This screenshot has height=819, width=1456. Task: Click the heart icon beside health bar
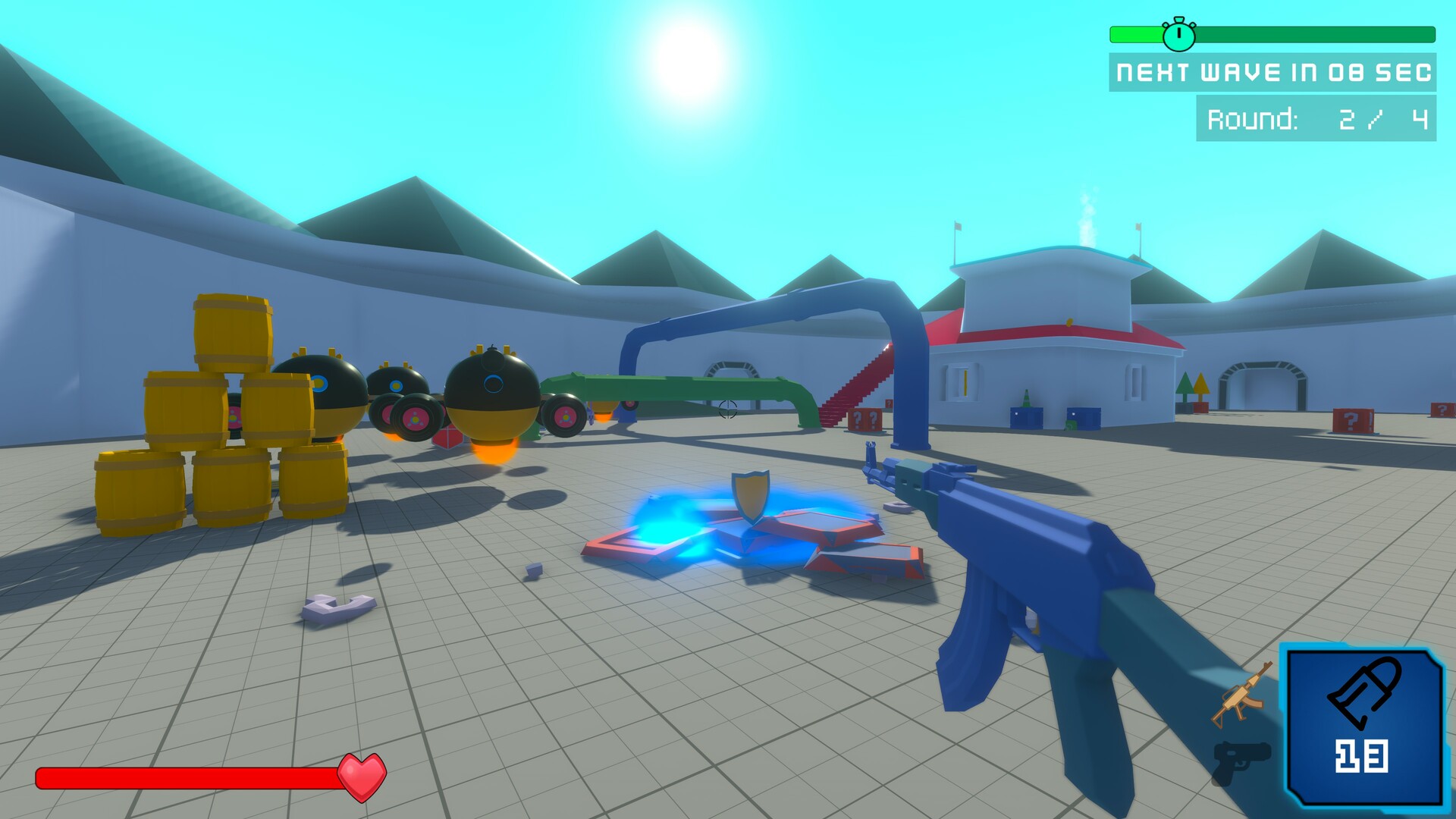362,776
